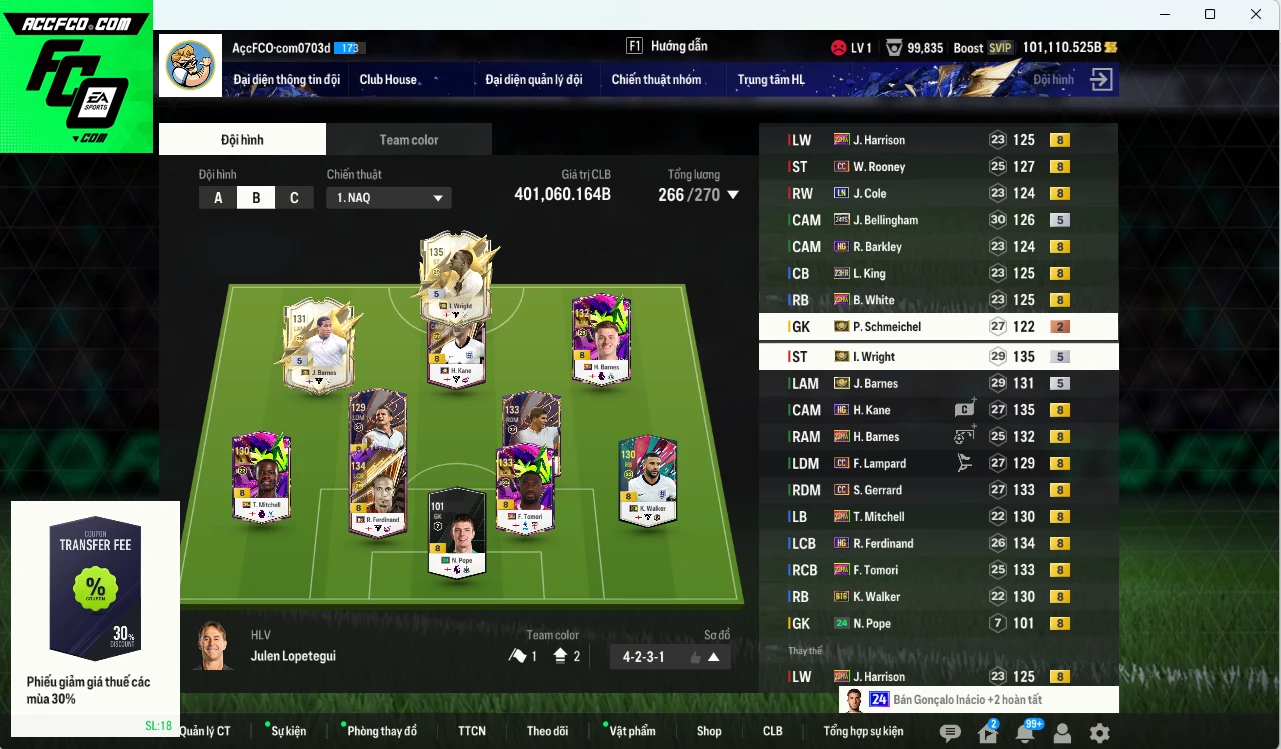Open the TTCN transfer market

click(x=472, y=731)
